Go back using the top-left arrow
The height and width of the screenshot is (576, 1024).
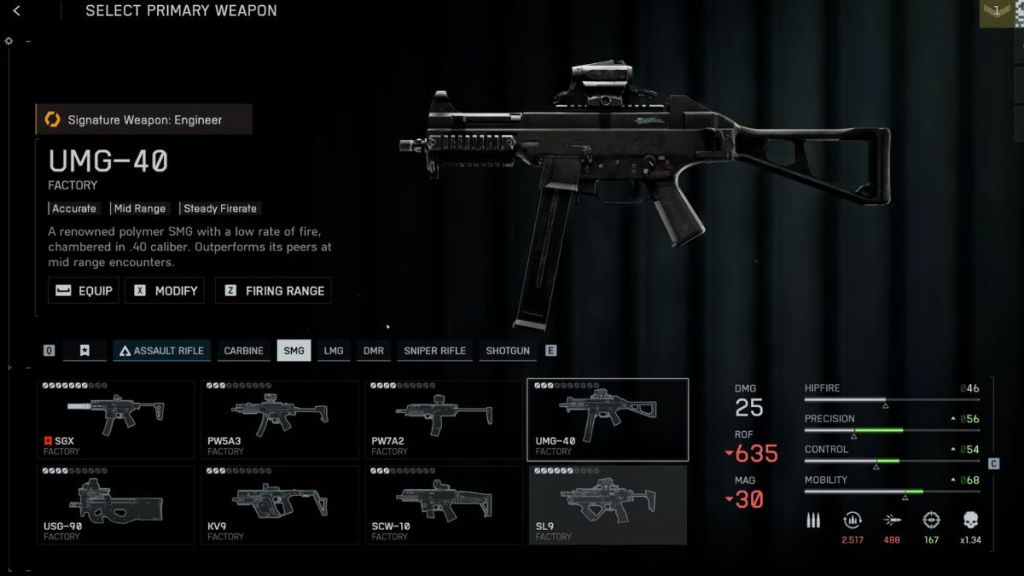(16, 11)
